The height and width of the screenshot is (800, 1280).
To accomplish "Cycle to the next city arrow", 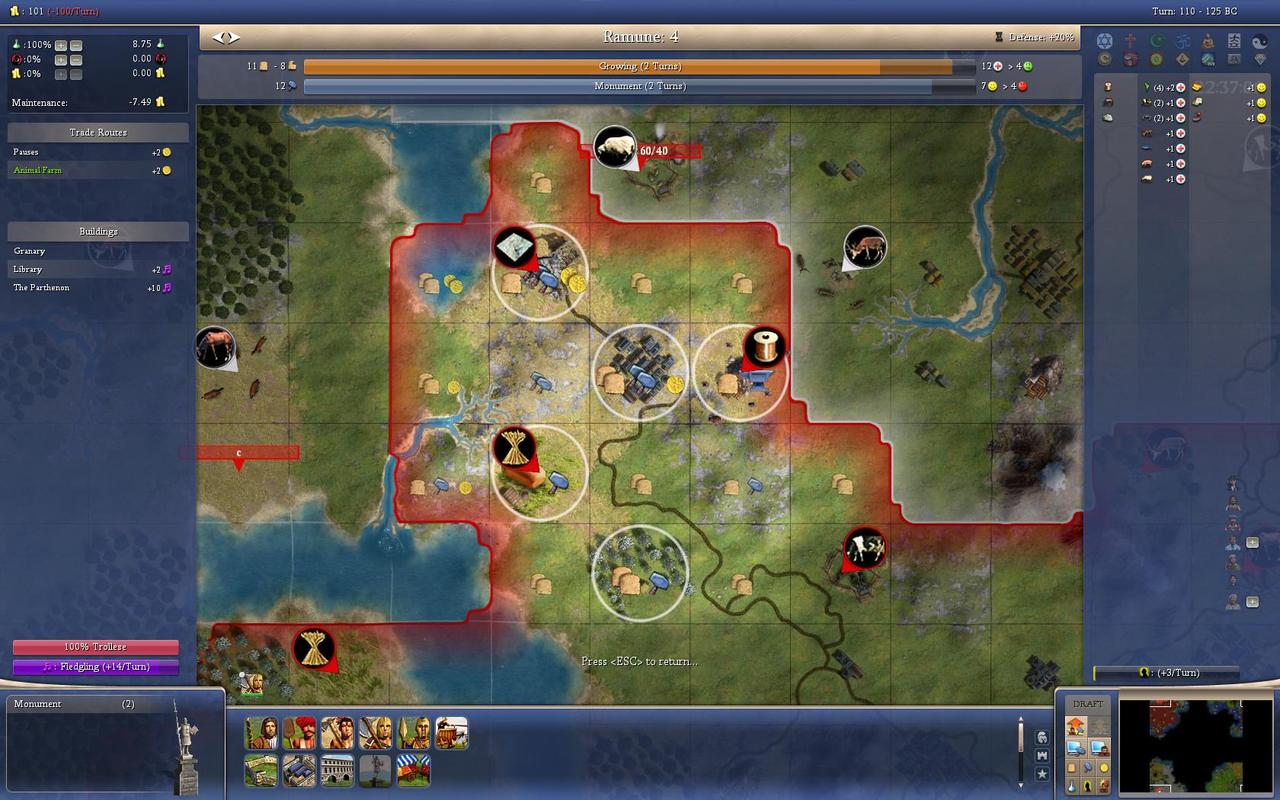I will coord(234,37).
